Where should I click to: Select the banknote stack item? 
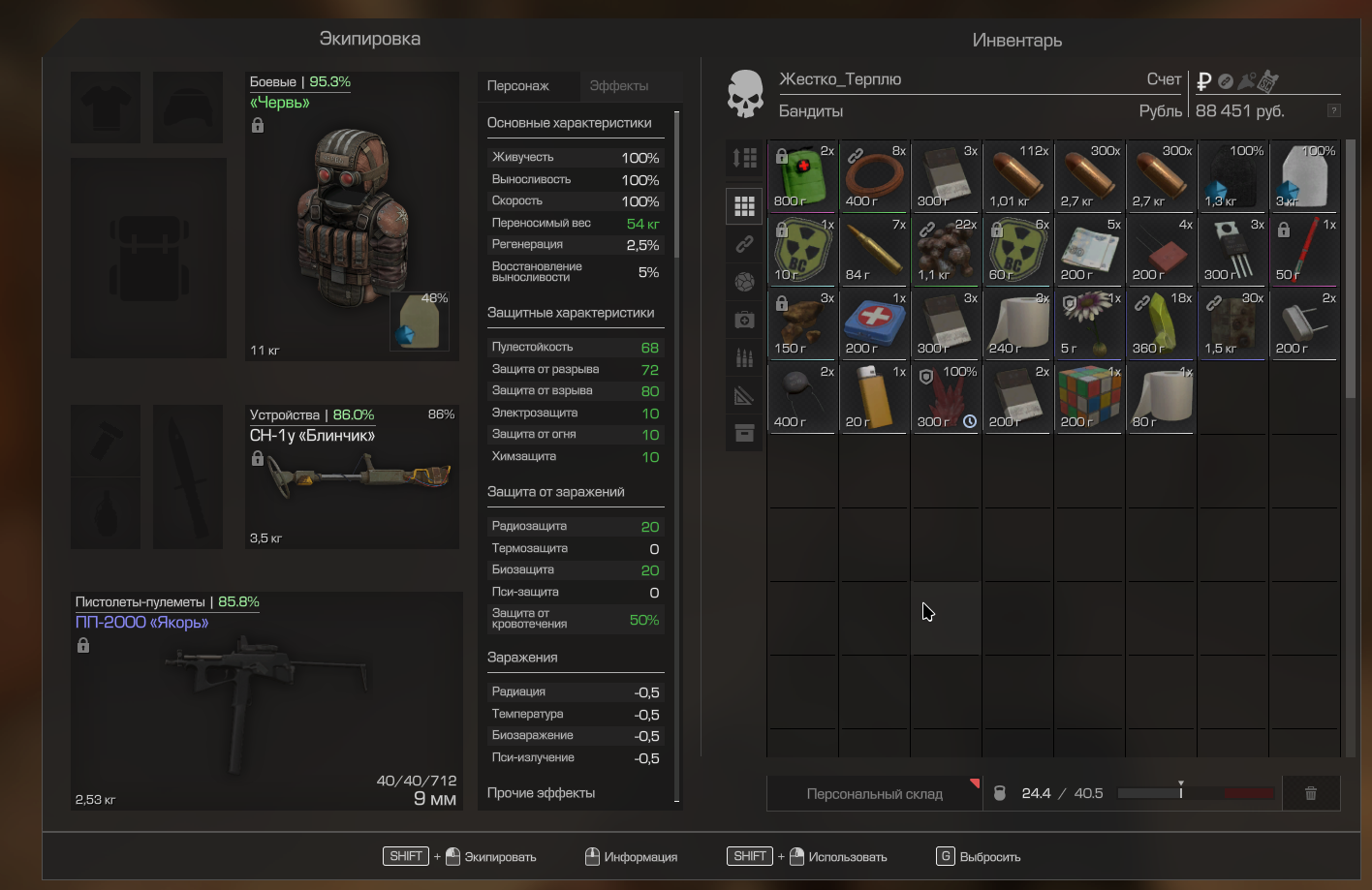pyautogui.click(x=1089, y=250)
